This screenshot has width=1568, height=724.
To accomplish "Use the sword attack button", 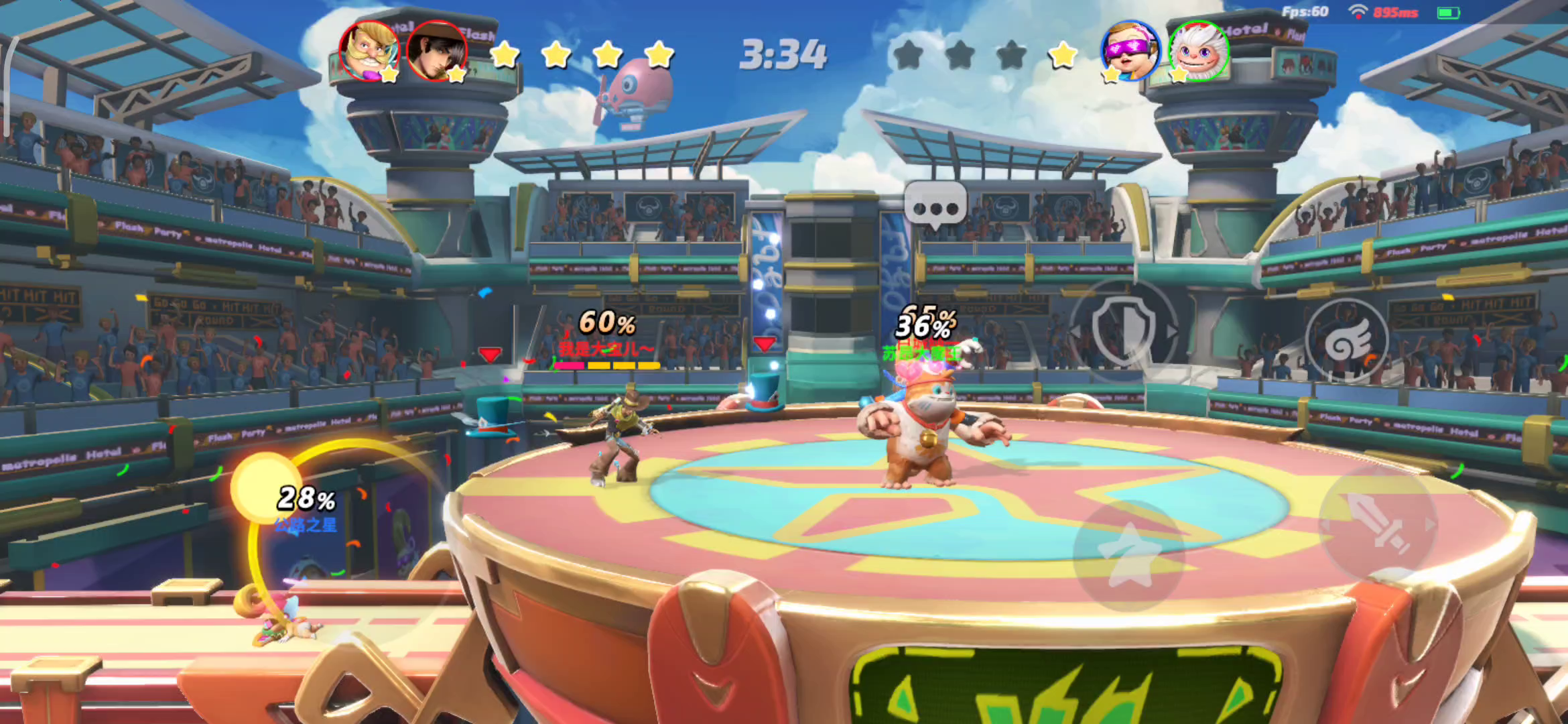I will (x=1378, y=523).
